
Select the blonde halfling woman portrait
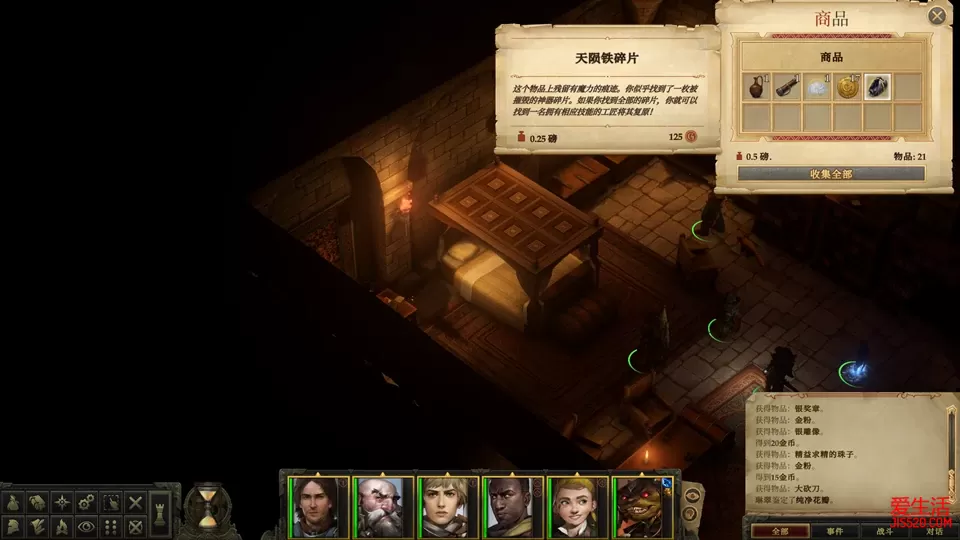(x=578, y=505)
